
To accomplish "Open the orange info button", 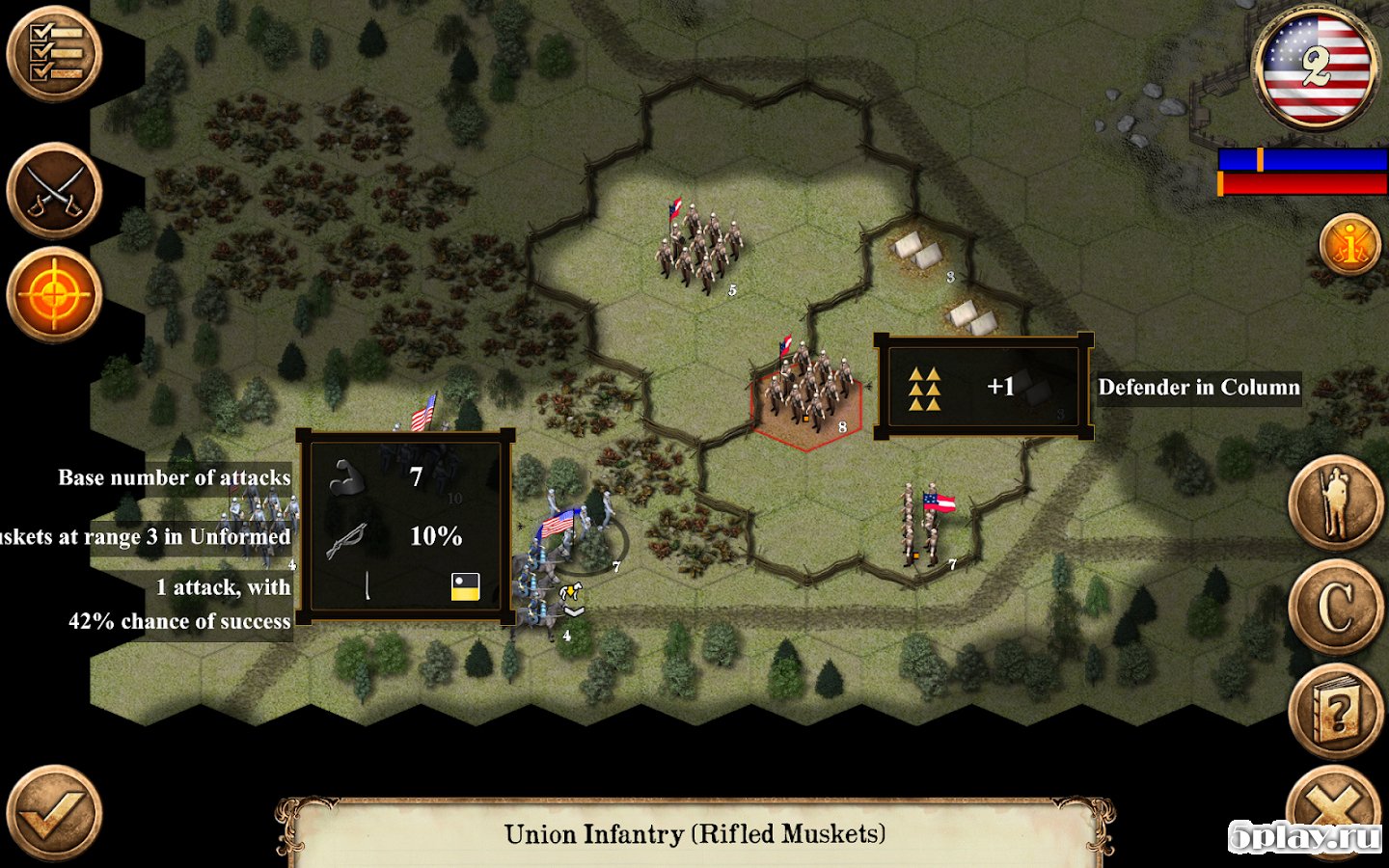I will [x=1350, y=244].
